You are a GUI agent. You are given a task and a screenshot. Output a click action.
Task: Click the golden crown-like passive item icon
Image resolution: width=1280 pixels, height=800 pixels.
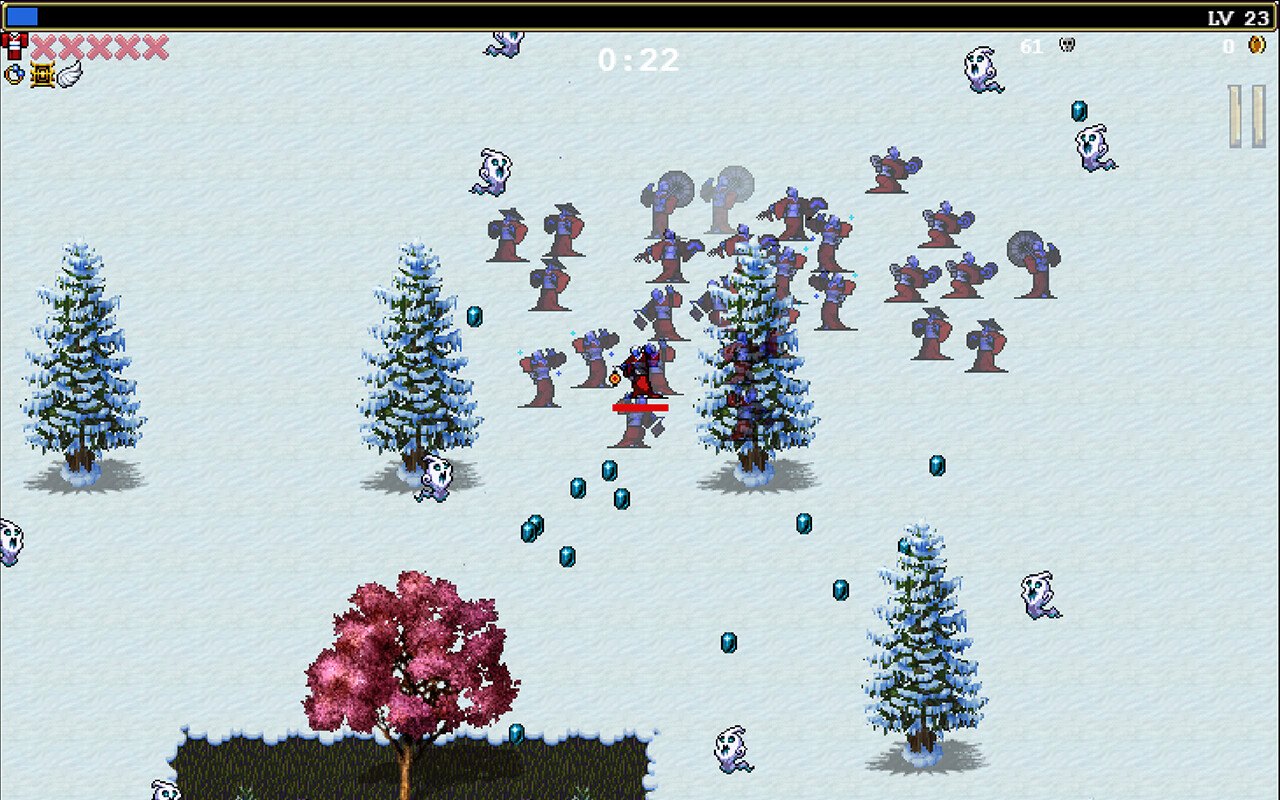[x=42, y=73]
